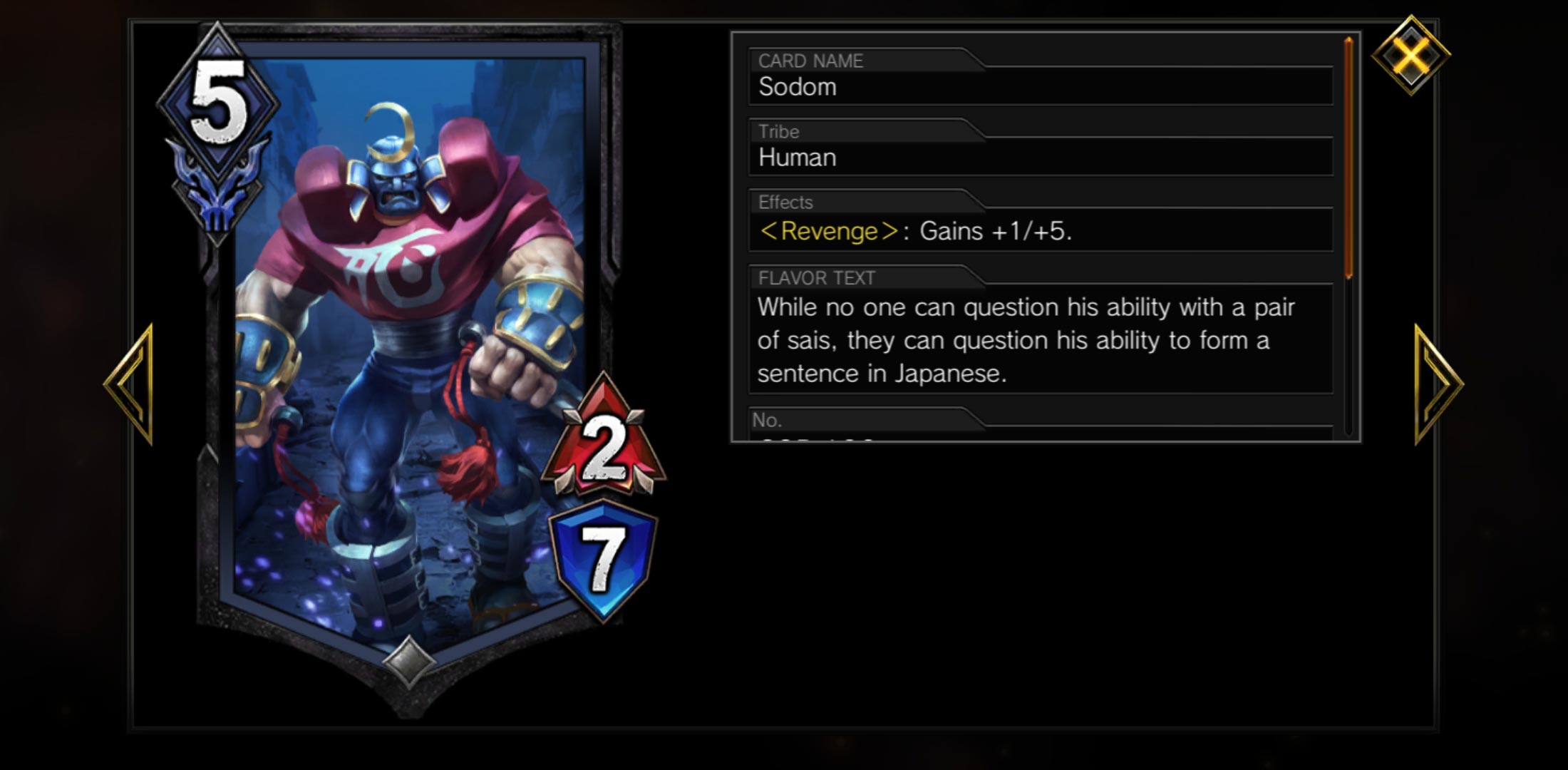Click Sodom's card artwork
The width and height of the screenshot is (1568, 770).
[399, 321]
